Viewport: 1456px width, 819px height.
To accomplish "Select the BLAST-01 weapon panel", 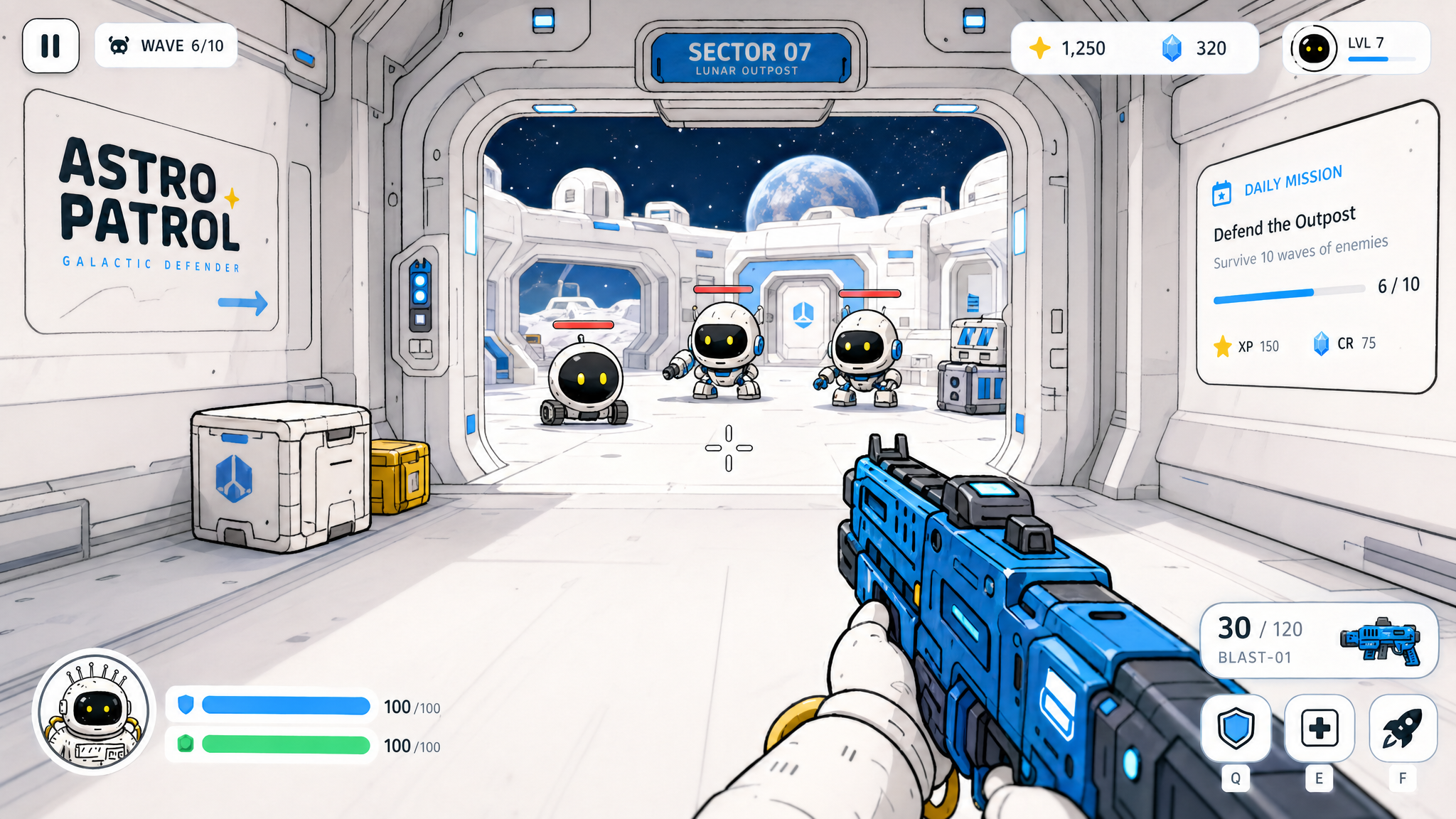I will coord(1319,641).
